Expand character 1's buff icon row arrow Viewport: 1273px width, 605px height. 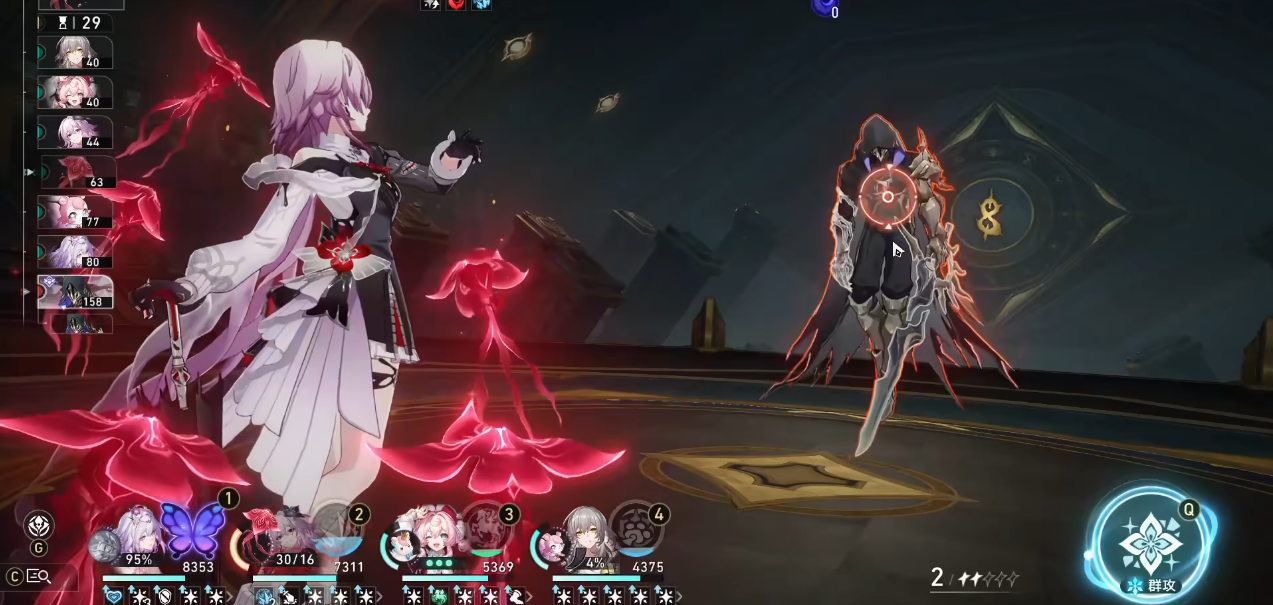click(231, 596)
